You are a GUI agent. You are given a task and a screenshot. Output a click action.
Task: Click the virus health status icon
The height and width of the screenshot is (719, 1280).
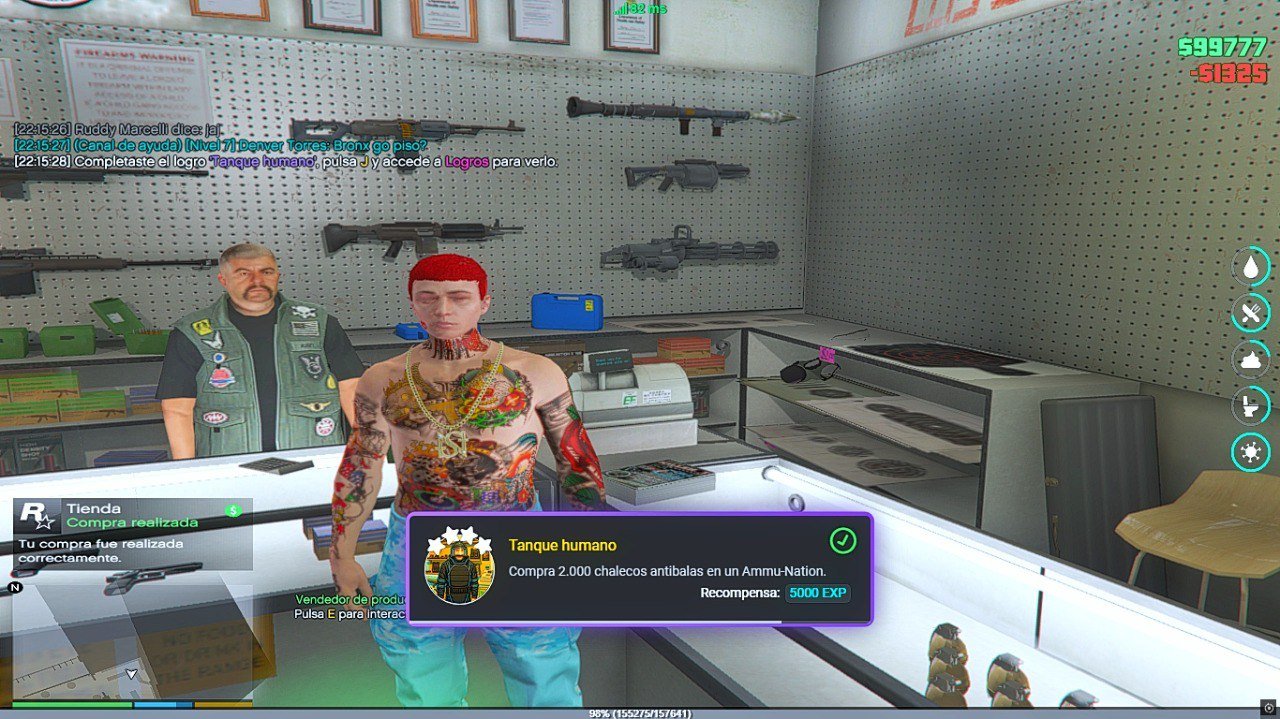point(1250,452)
